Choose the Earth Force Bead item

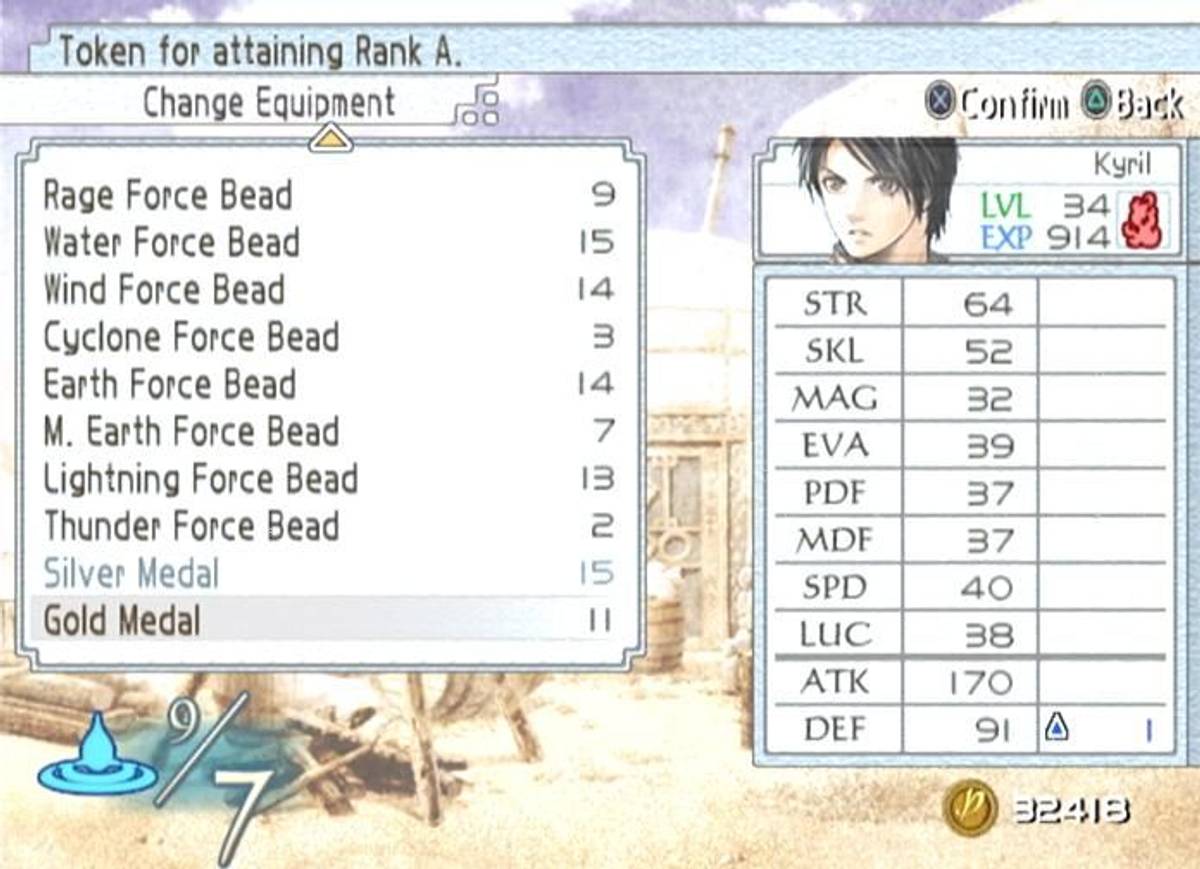[170, 384]
